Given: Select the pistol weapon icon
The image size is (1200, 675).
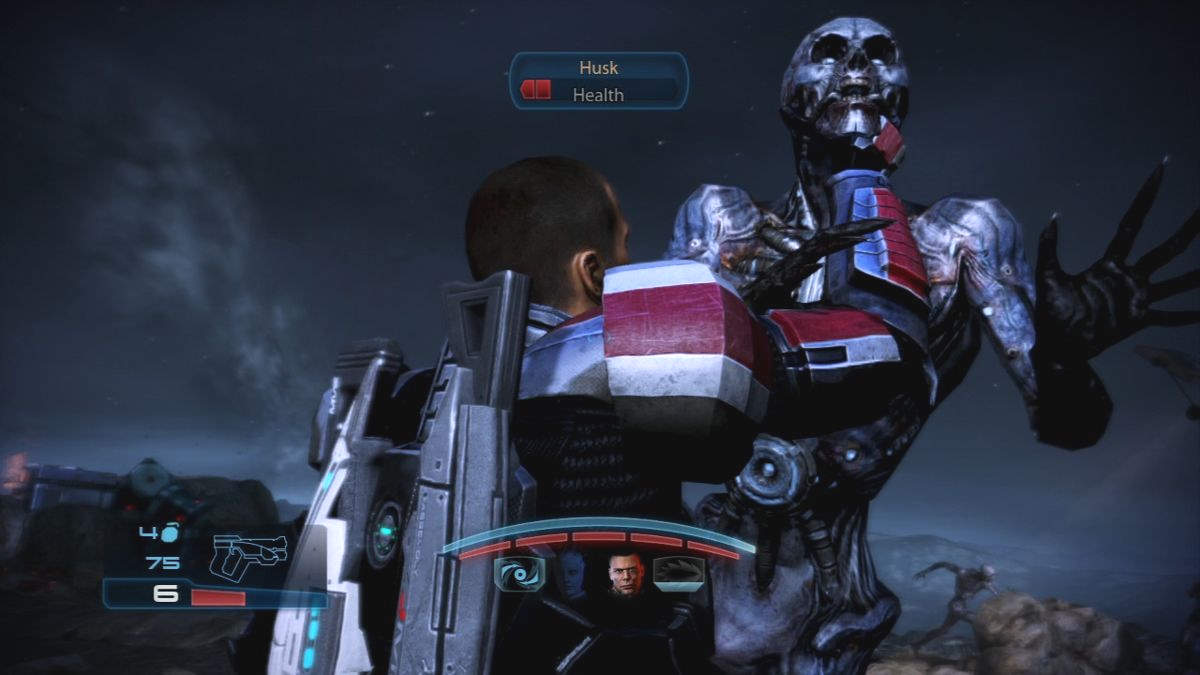Looking at the screenshot, I should tap(249, 556).
